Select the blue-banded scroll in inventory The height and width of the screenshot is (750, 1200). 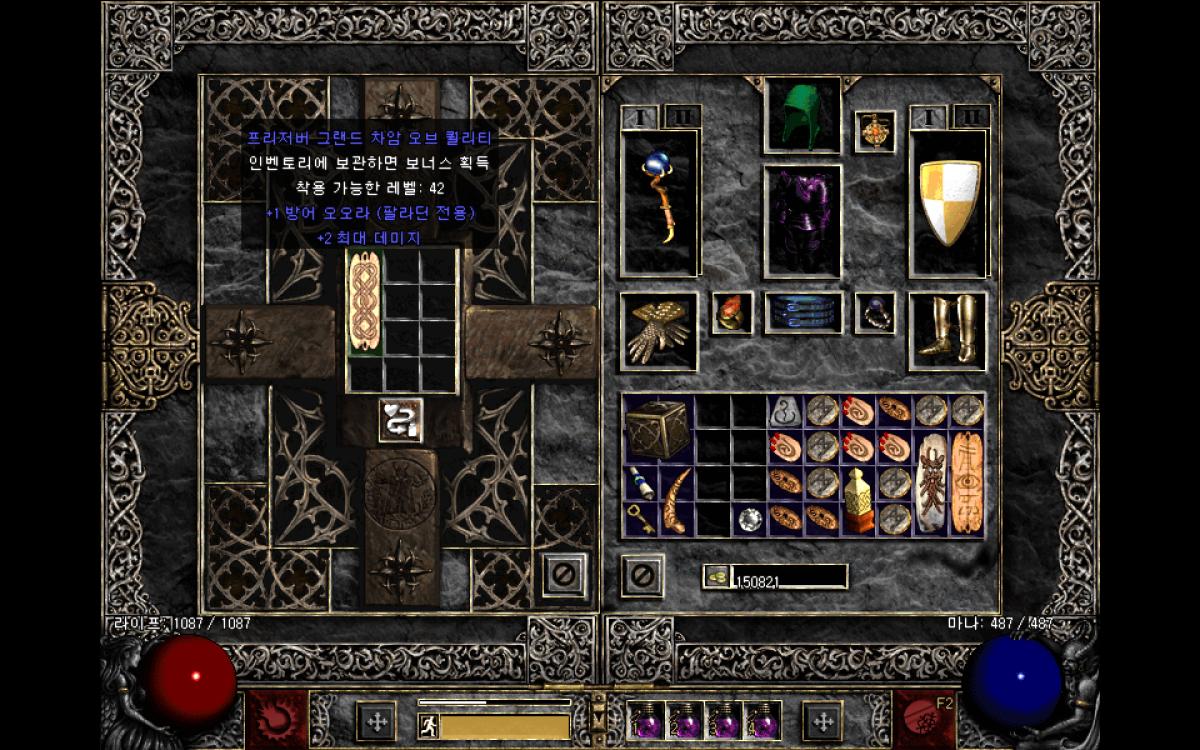pyautogui.click(x=641, y=484)
